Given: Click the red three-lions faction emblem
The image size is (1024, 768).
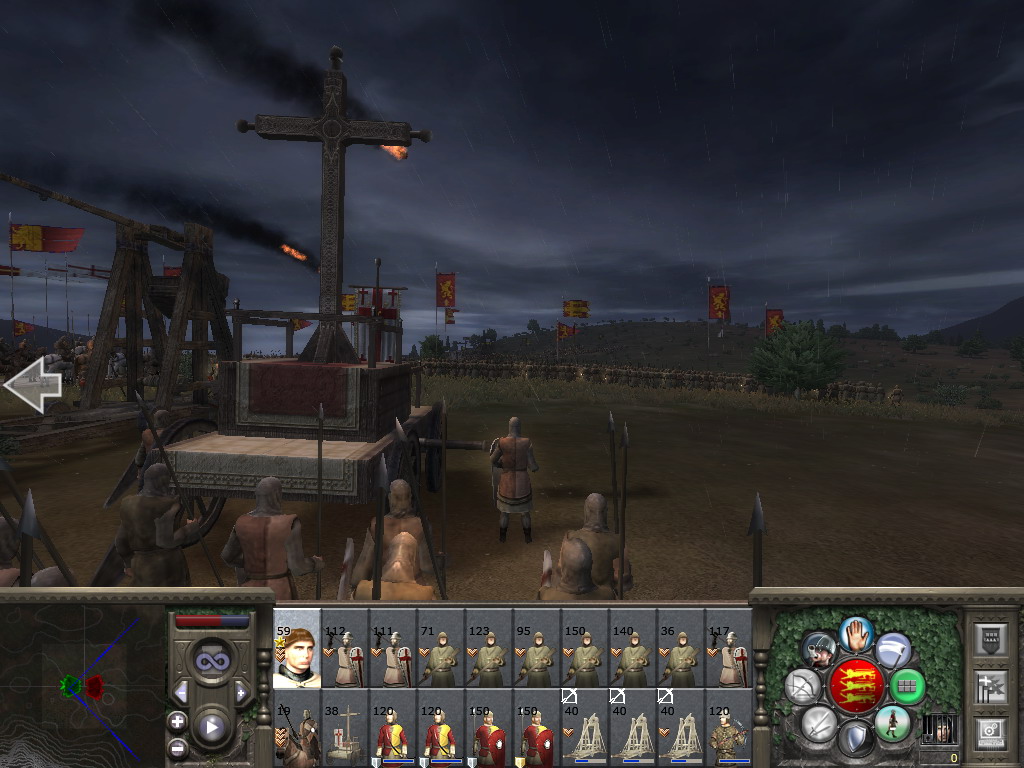Looking at the screenshot, I should coord(856,686).
